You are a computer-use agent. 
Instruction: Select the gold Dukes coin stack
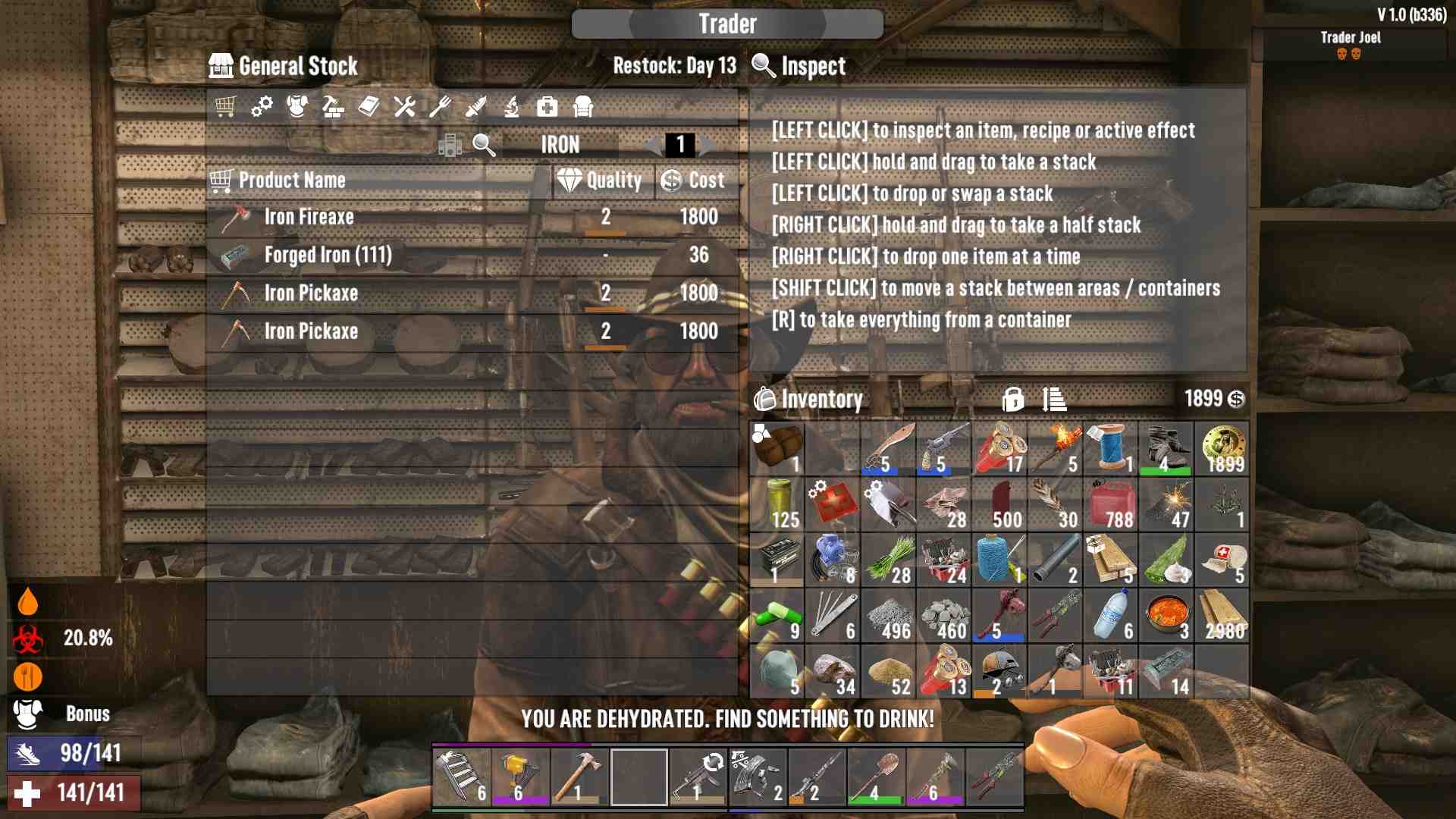1222,449
